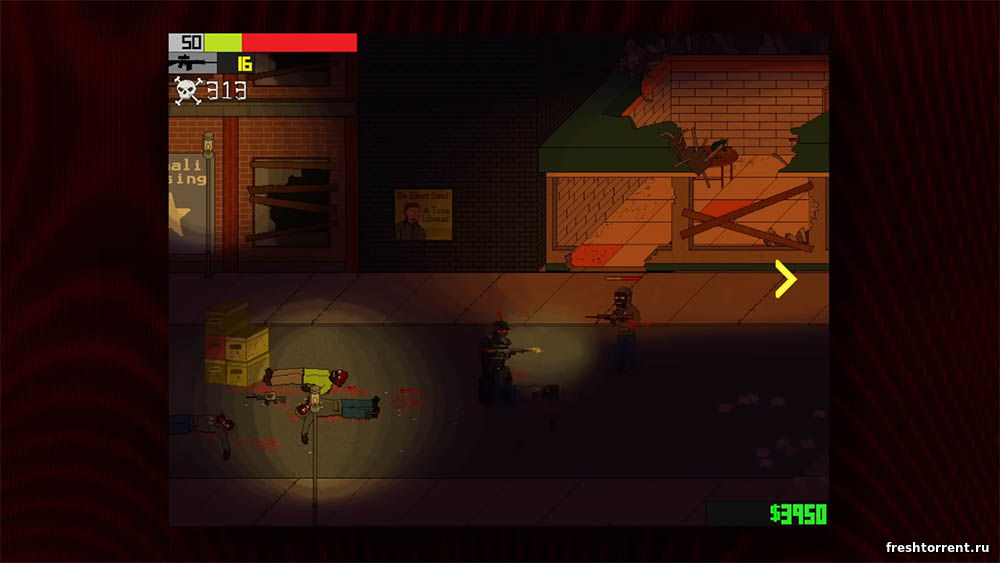Click the assault rifle weapon icon
The height and width of the screenshot is (563, 1000).
tap(192, 64)
